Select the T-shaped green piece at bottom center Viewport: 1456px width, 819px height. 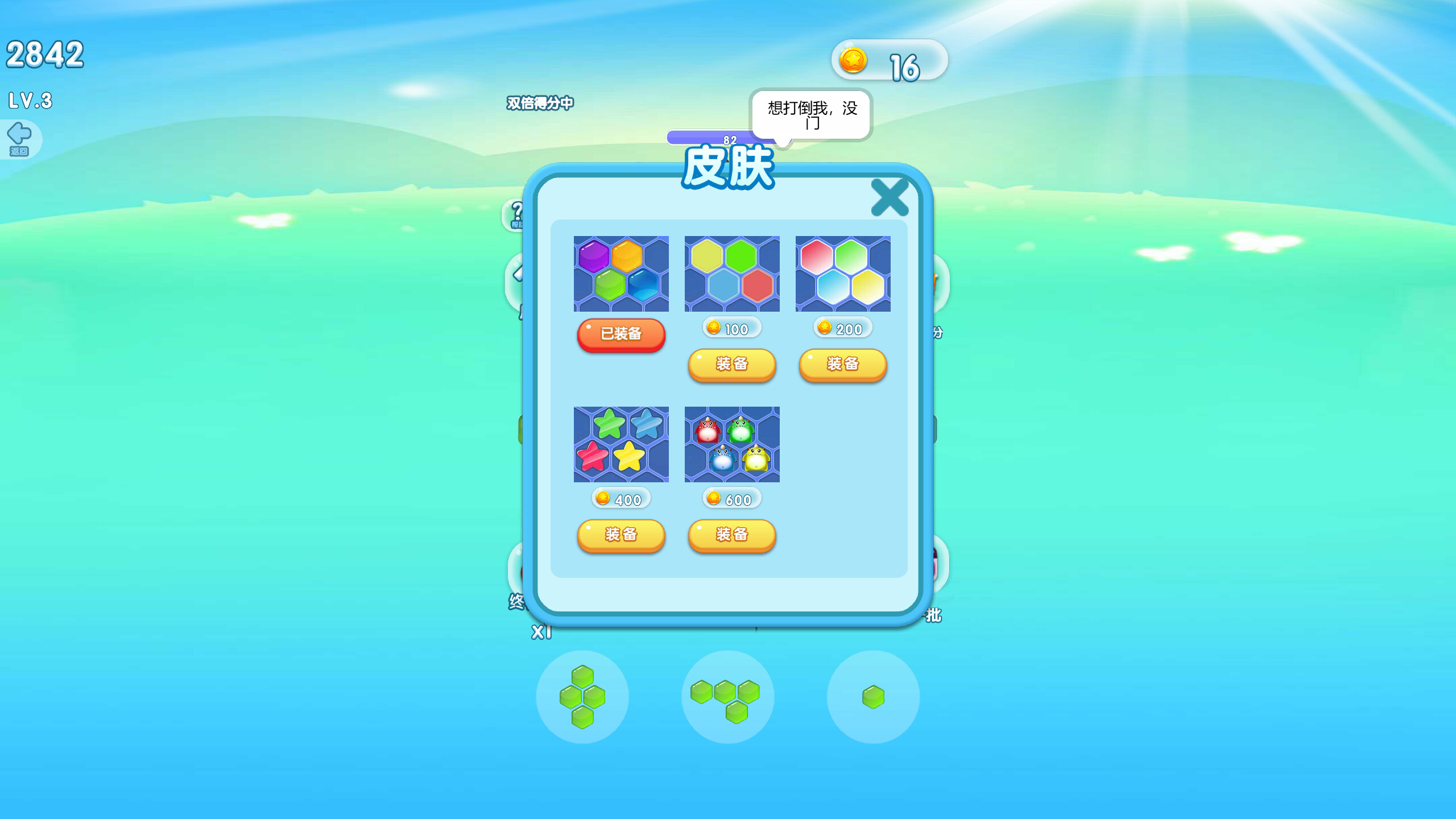click(727, 698)
